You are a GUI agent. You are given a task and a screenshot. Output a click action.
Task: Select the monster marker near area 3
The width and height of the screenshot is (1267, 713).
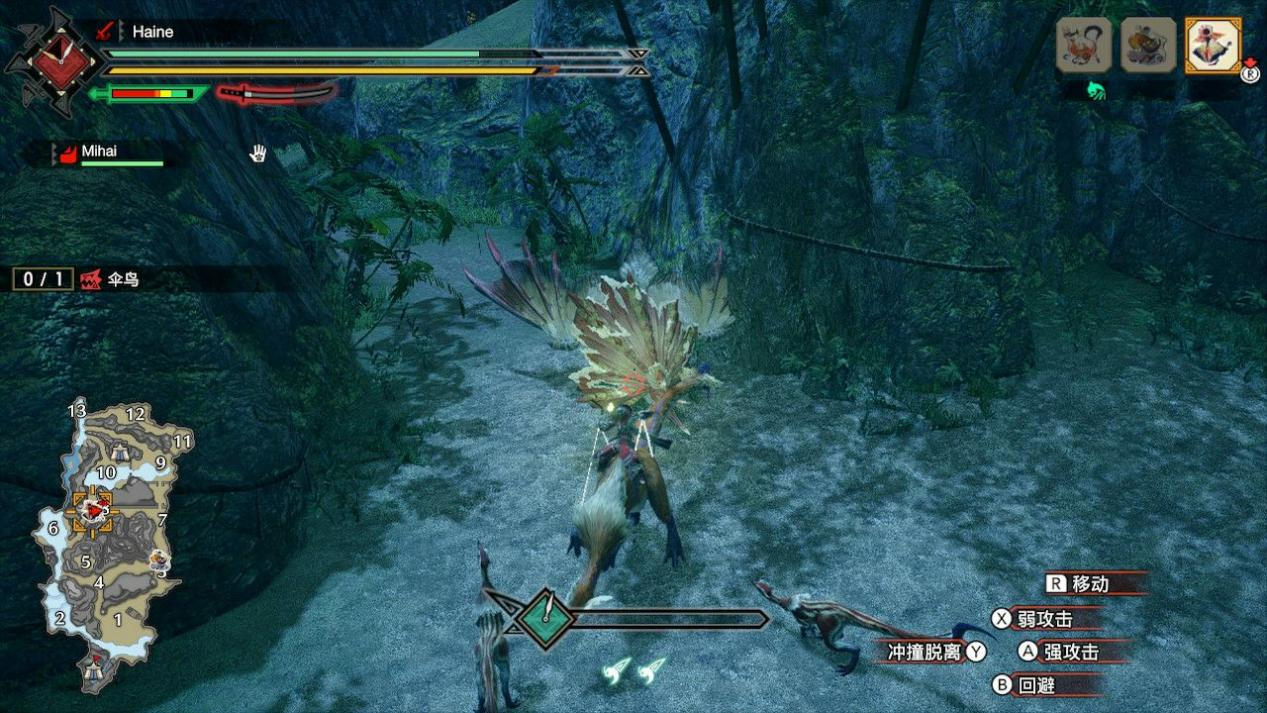tap(159, 560)
